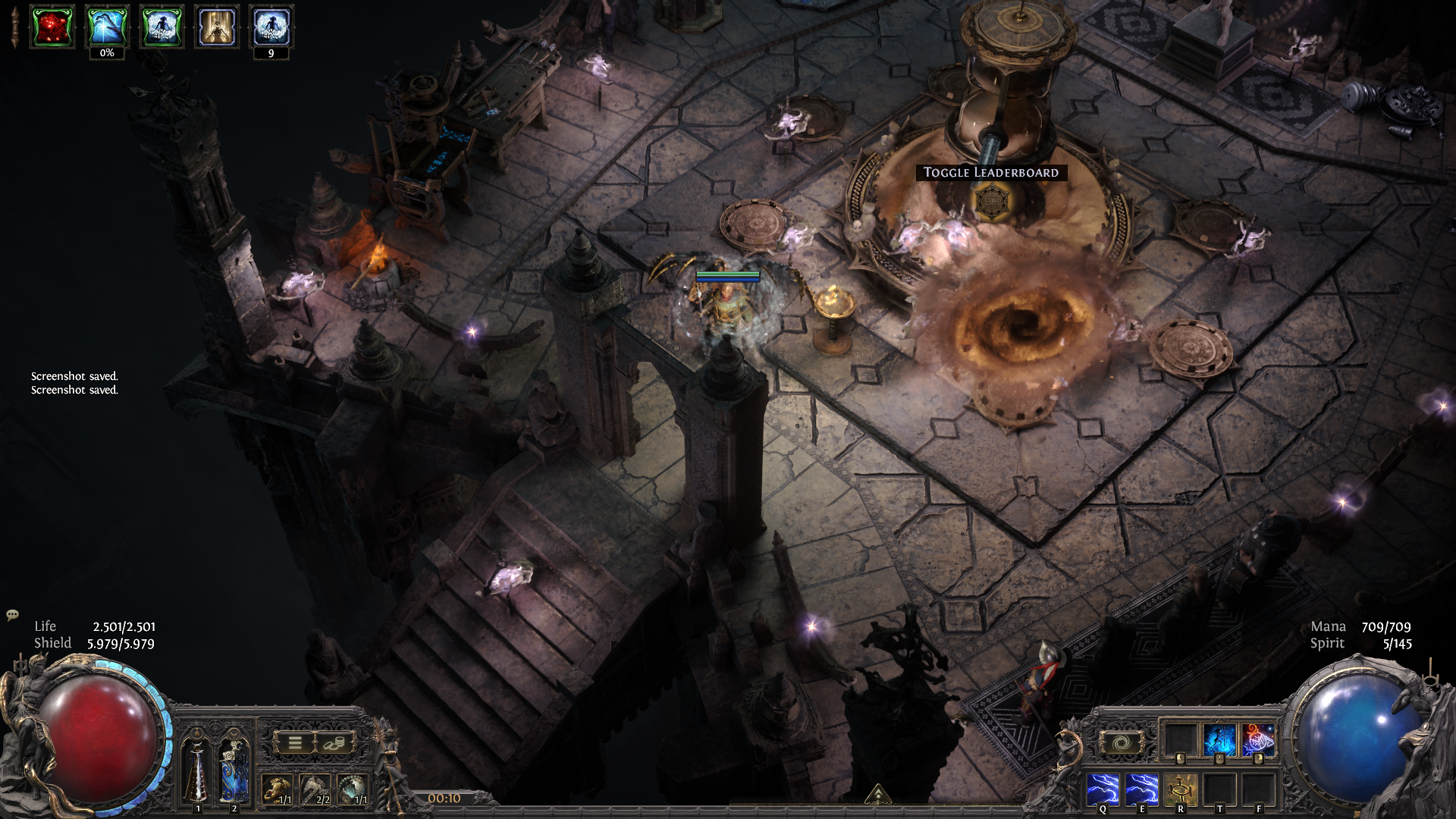This screenshot has width=1456, height=819.
Task: Open the chat speech bubble icon
Action: click(12, 614)
